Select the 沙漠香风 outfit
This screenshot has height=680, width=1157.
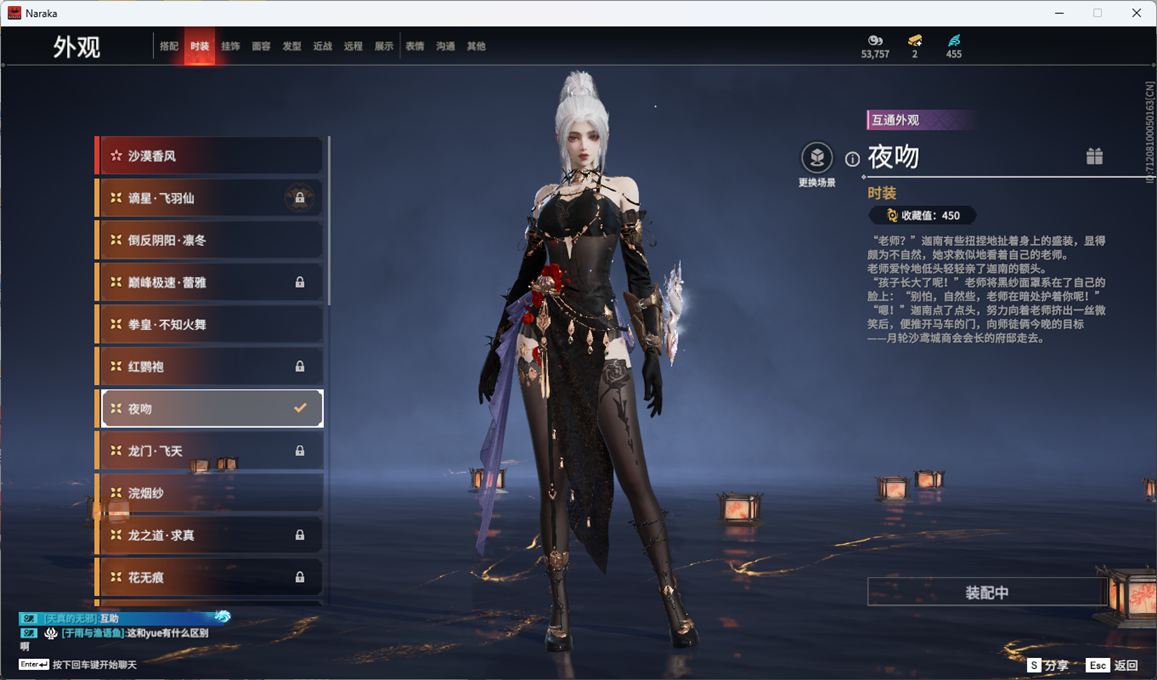210,156
